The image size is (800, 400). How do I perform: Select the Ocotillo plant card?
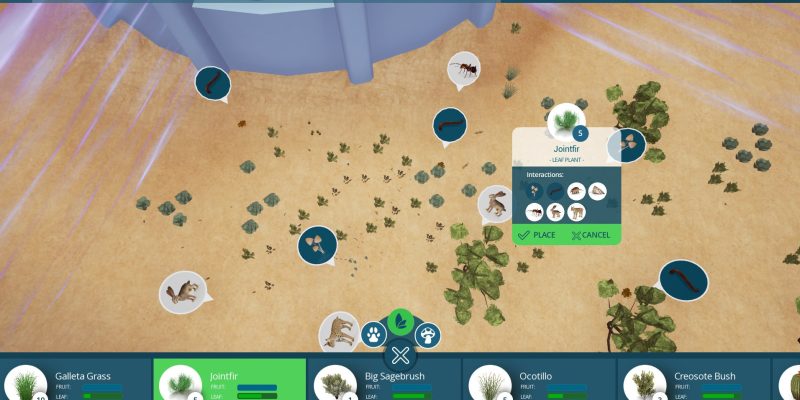tap(539, 381)
